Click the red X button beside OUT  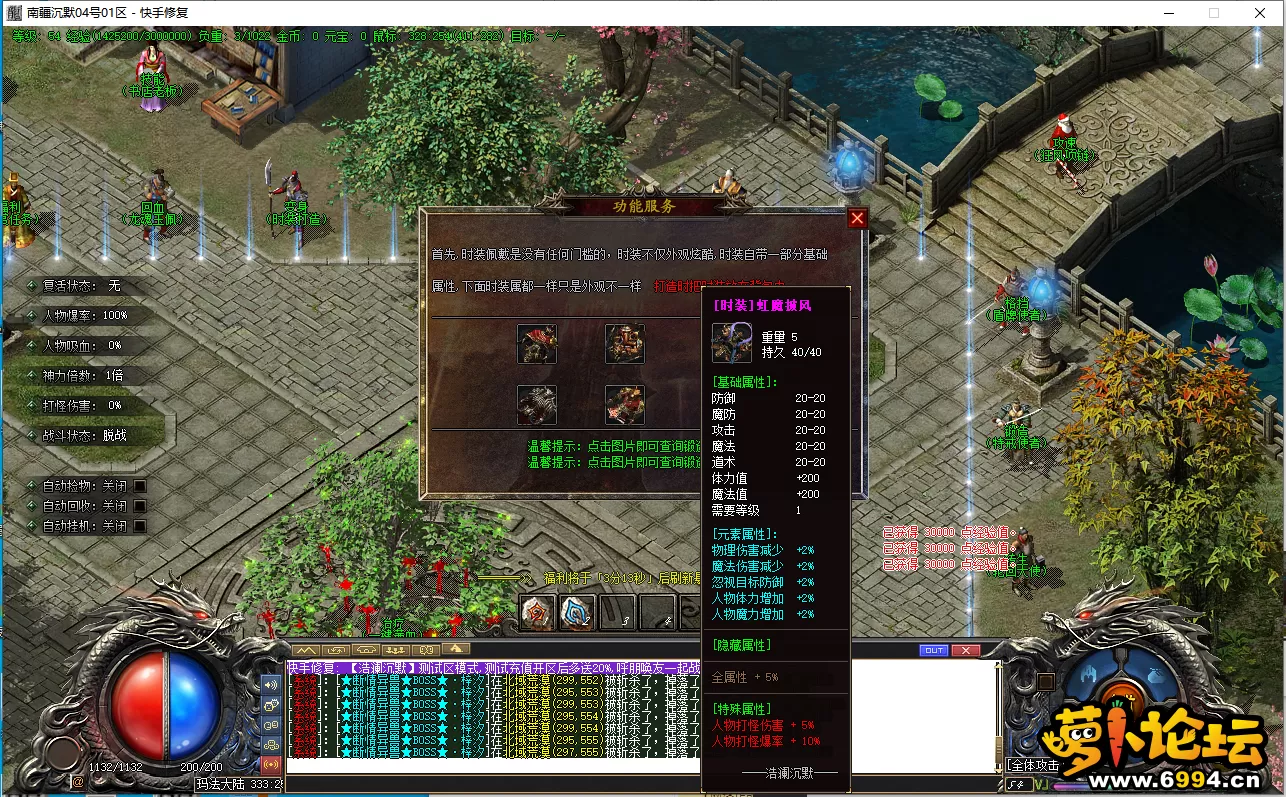[x=965, y=650]
